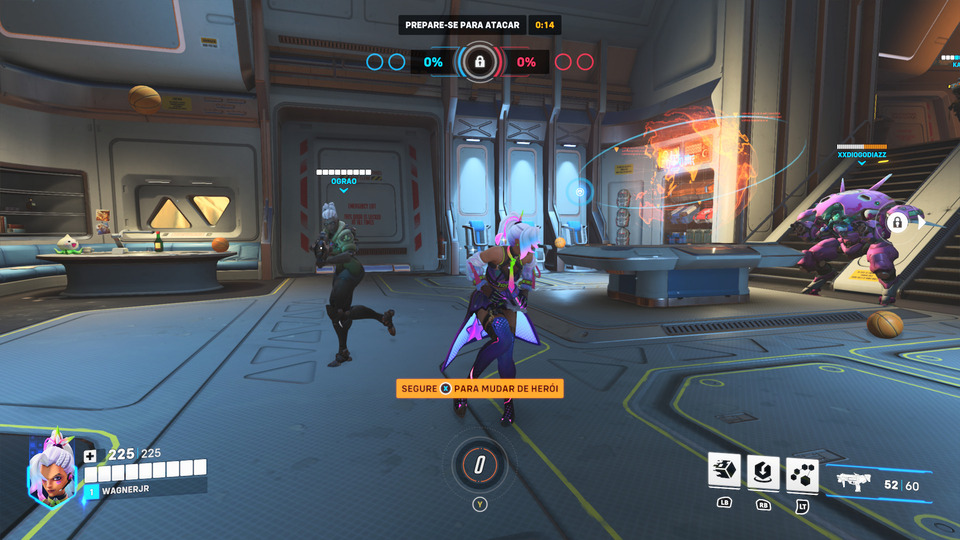Activate the cube with down-arrow ability
Viewport: 960px width, 540px height.
click(763, 471)
